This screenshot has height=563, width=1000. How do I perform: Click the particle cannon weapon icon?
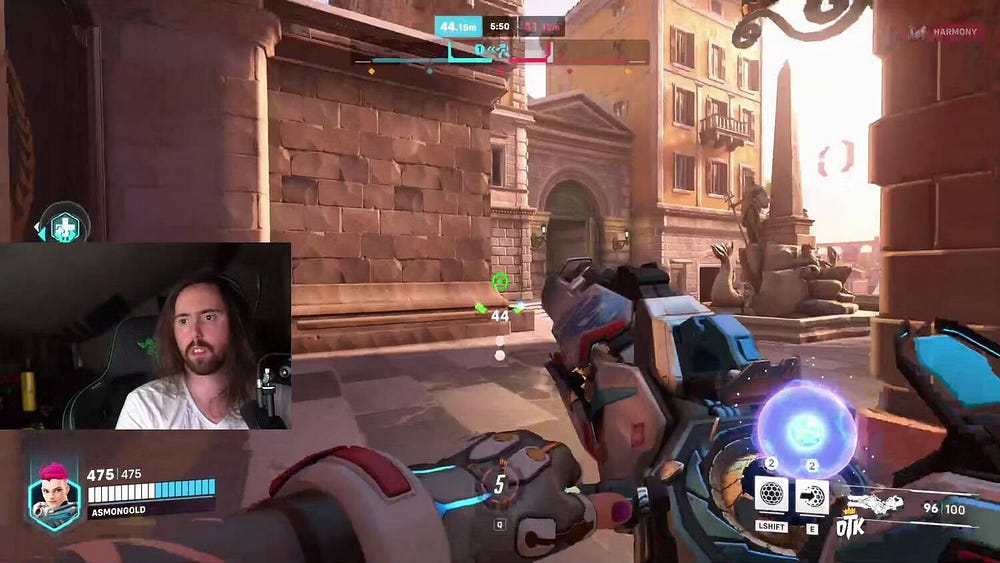tap(875, 503)
